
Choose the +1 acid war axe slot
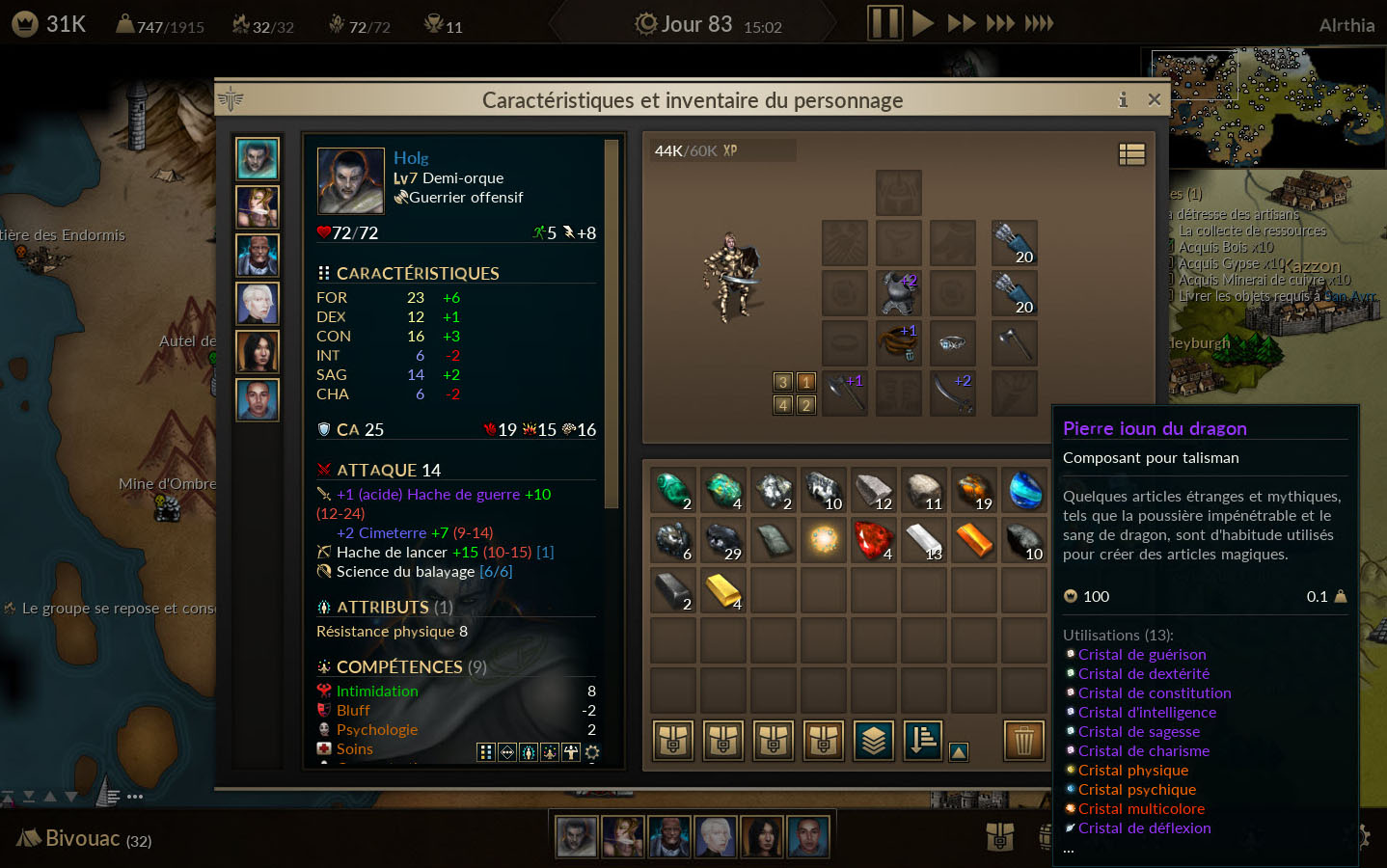[845, 393]
